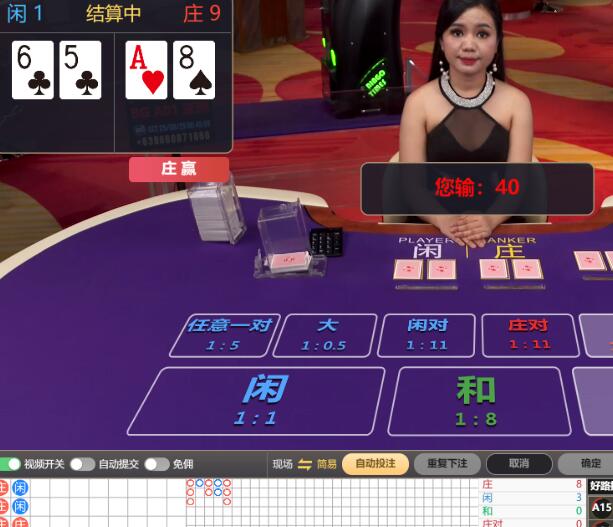This screenshot has width=613, height=527.
Task: Toggle the 自动提交 auto-submit switch
Action: (80, 464)
